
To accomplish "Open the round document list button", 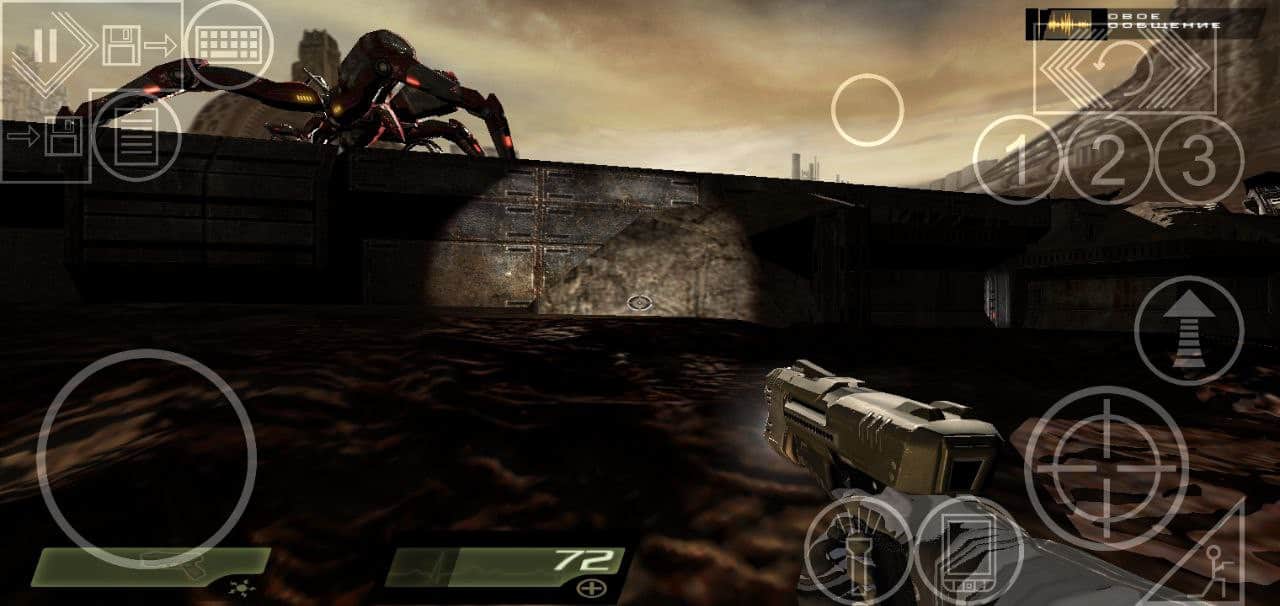I will tap(136, 137).
